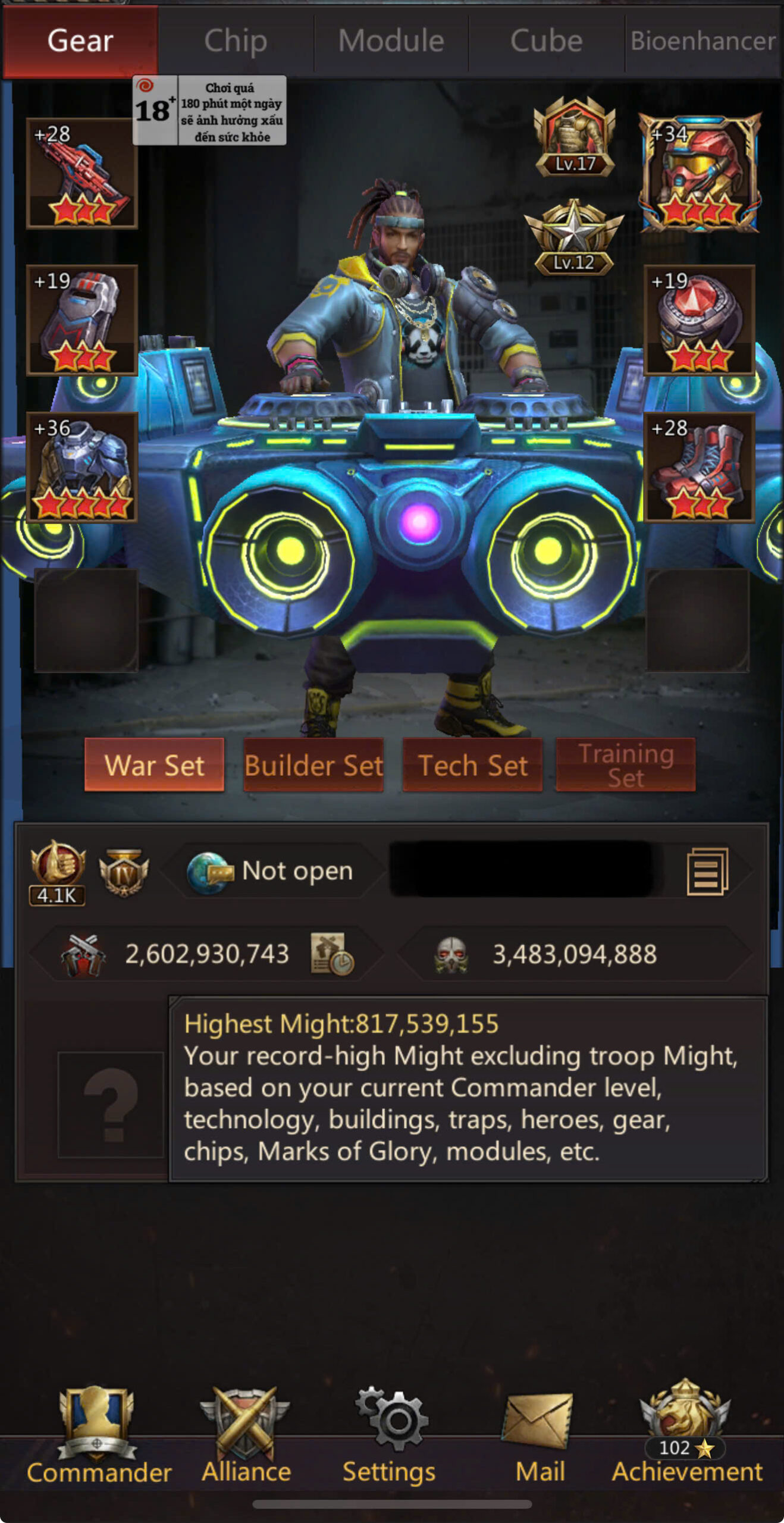Select the red rifle weapon slot
This screenshot has height=1523, width=784.
pos(82,173)
